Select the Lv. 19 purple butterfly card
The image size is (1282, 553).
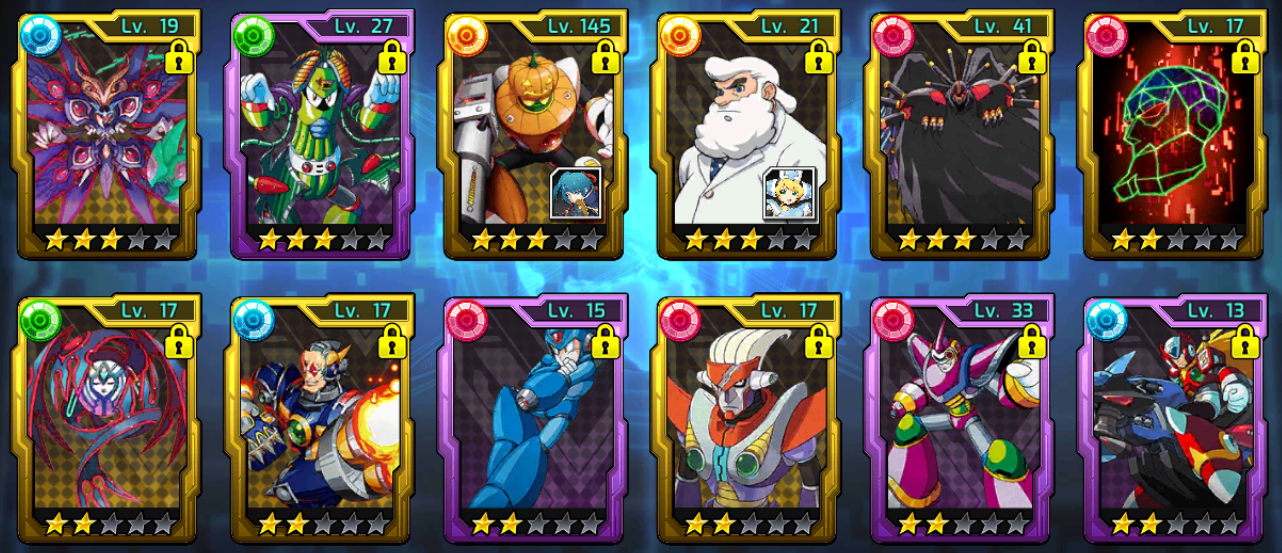[108, 135]
